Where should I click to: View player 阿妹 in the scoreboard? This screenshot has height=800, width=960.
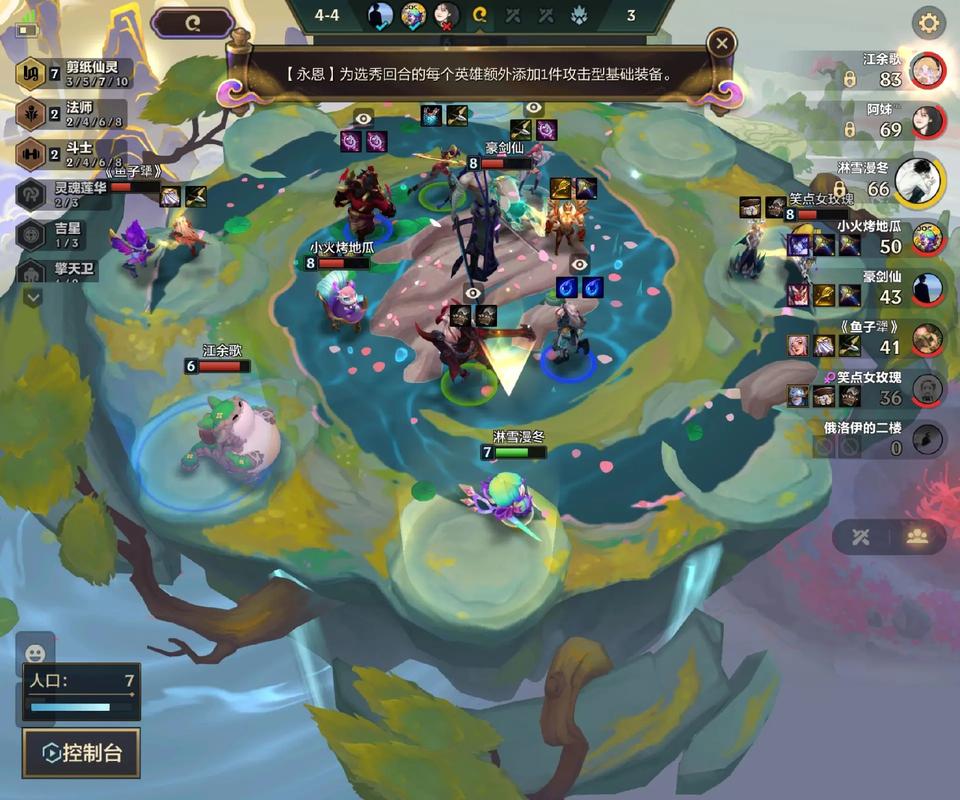(x=928, y=121)
